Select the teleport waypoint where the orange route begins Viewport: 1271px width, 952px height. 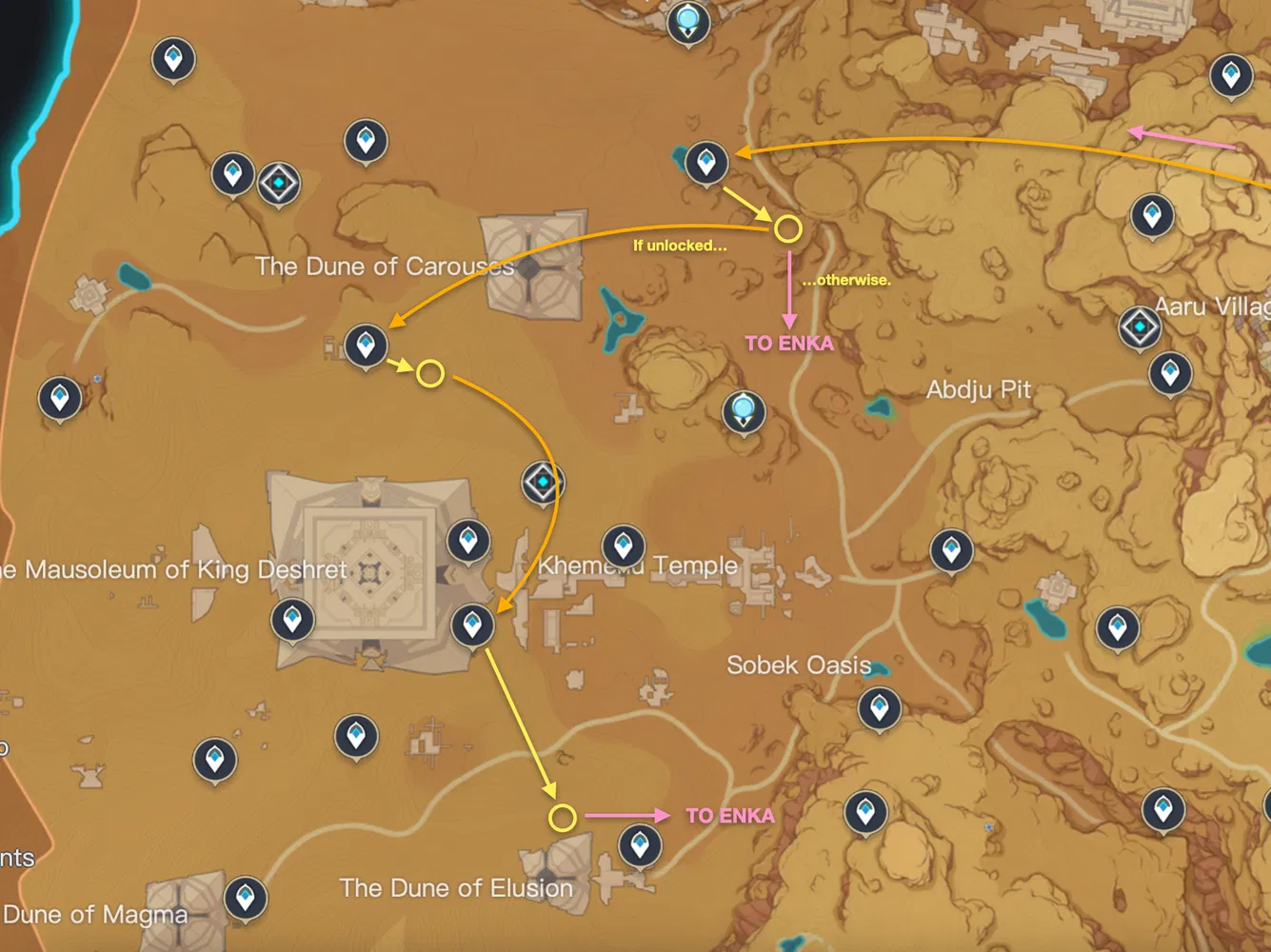pyautogui.click(x=705, y=162)
